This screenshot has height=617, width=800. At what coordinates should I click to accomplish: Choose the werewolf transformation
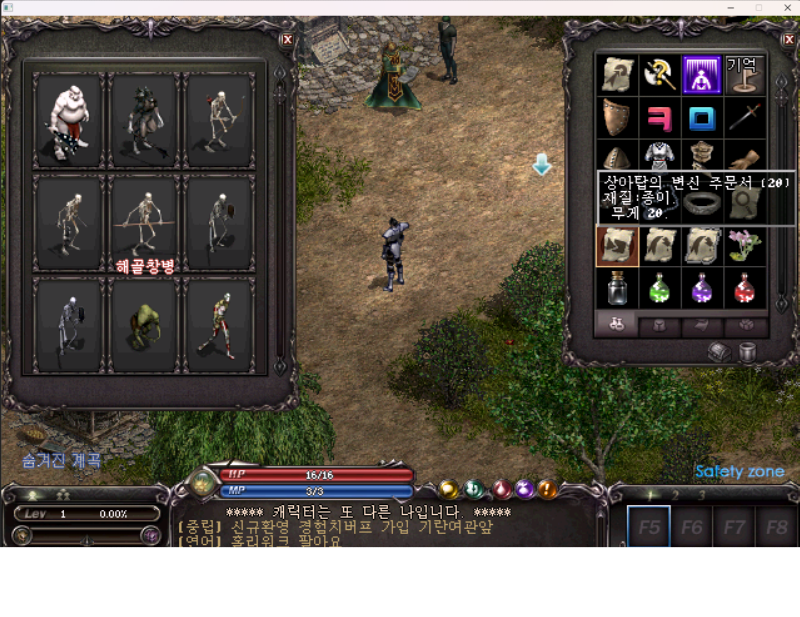pos(144,120)
